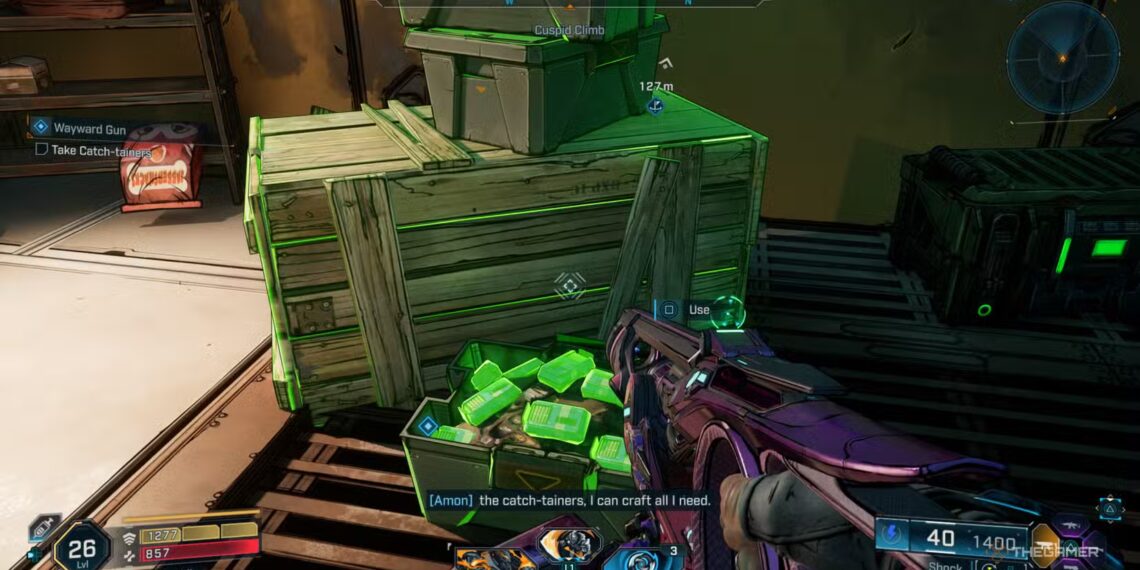Screen dimensions: 1140x570
Task: Select the level 26 hexagon badge
Action: coord(81,546)
